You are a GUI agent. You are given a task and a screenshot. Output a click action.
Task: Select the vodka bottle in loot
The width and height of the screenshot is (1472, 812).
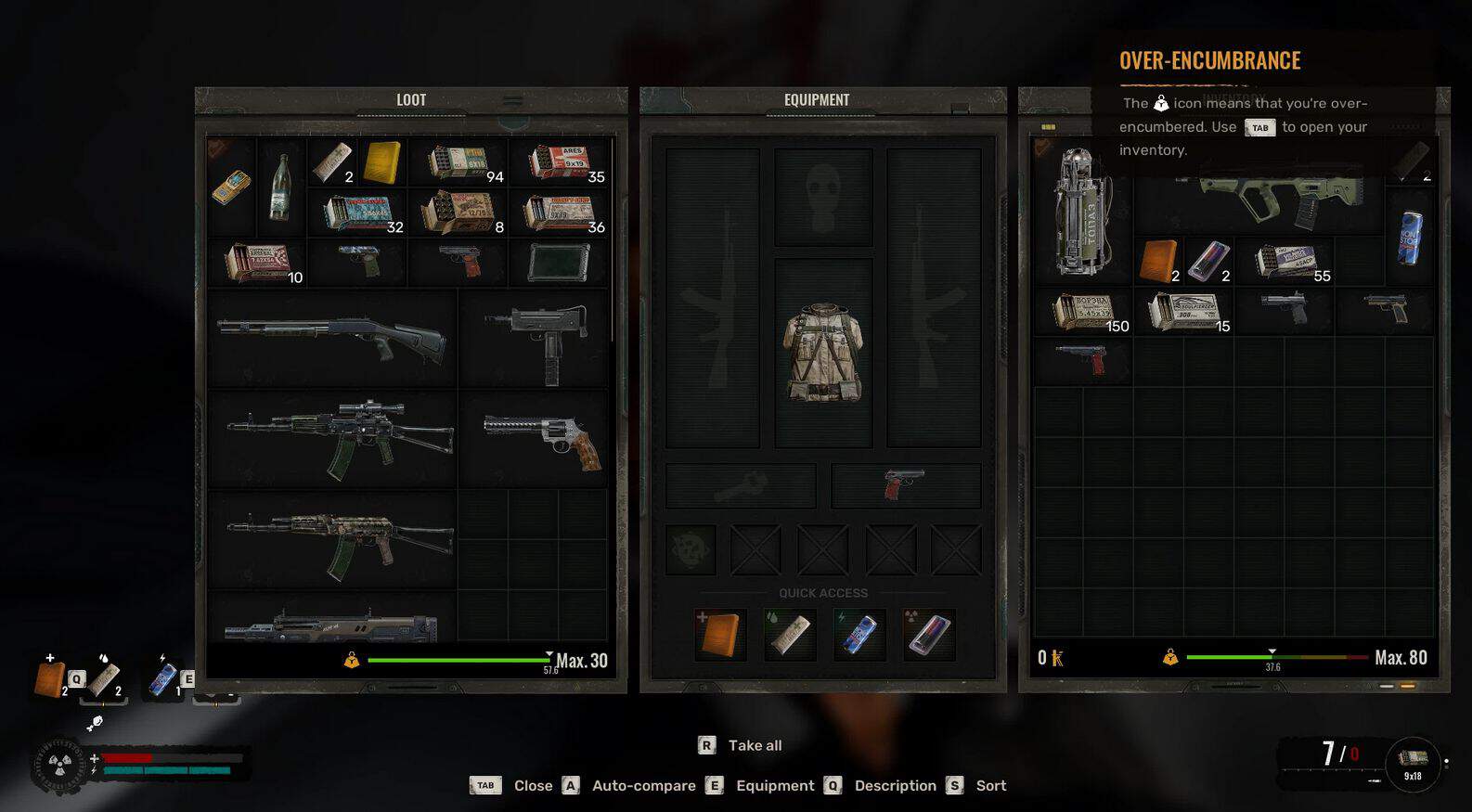(279, 187)
